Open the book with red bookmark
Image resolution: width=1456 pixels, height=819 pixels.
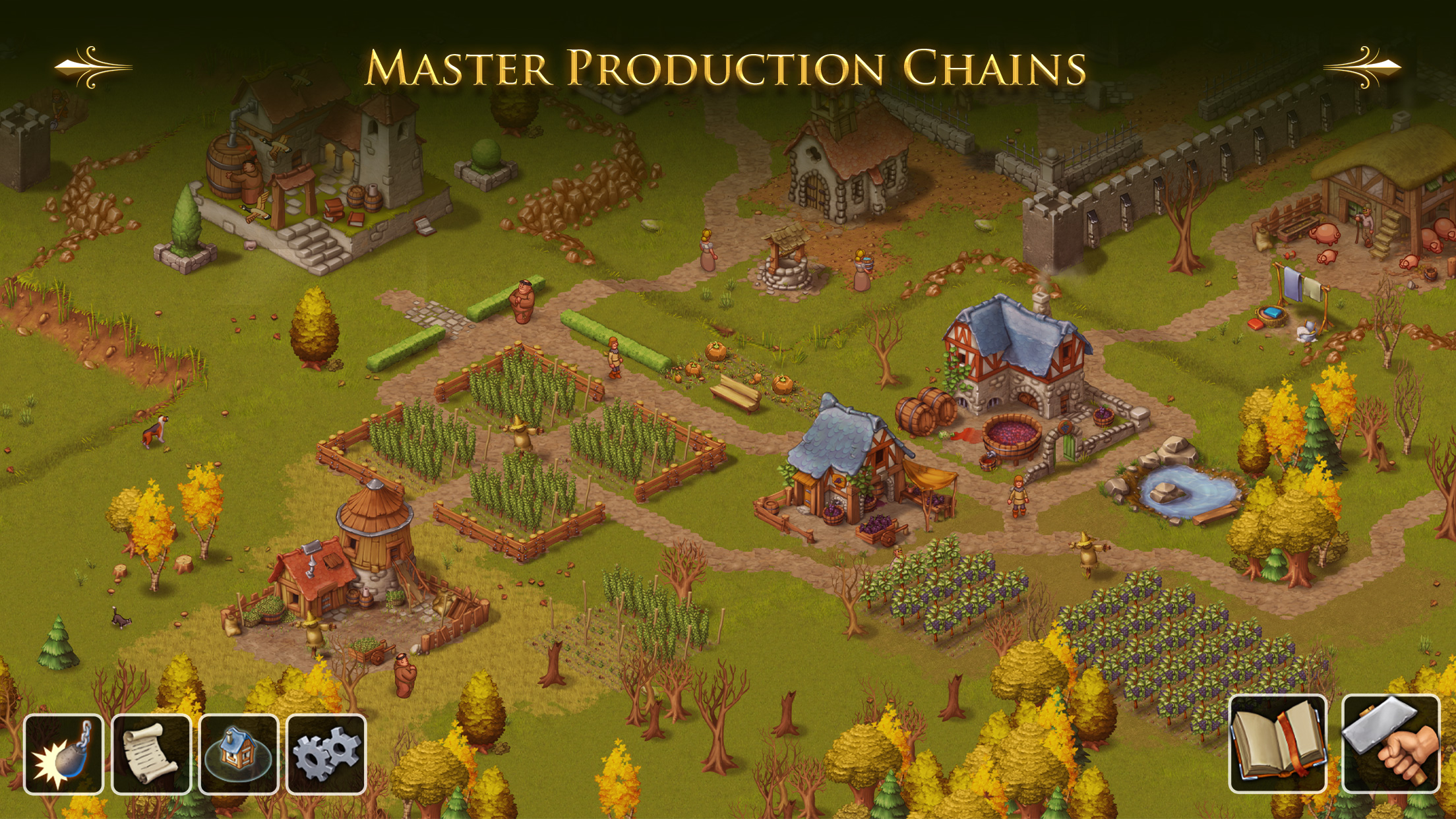point(1277,743)
